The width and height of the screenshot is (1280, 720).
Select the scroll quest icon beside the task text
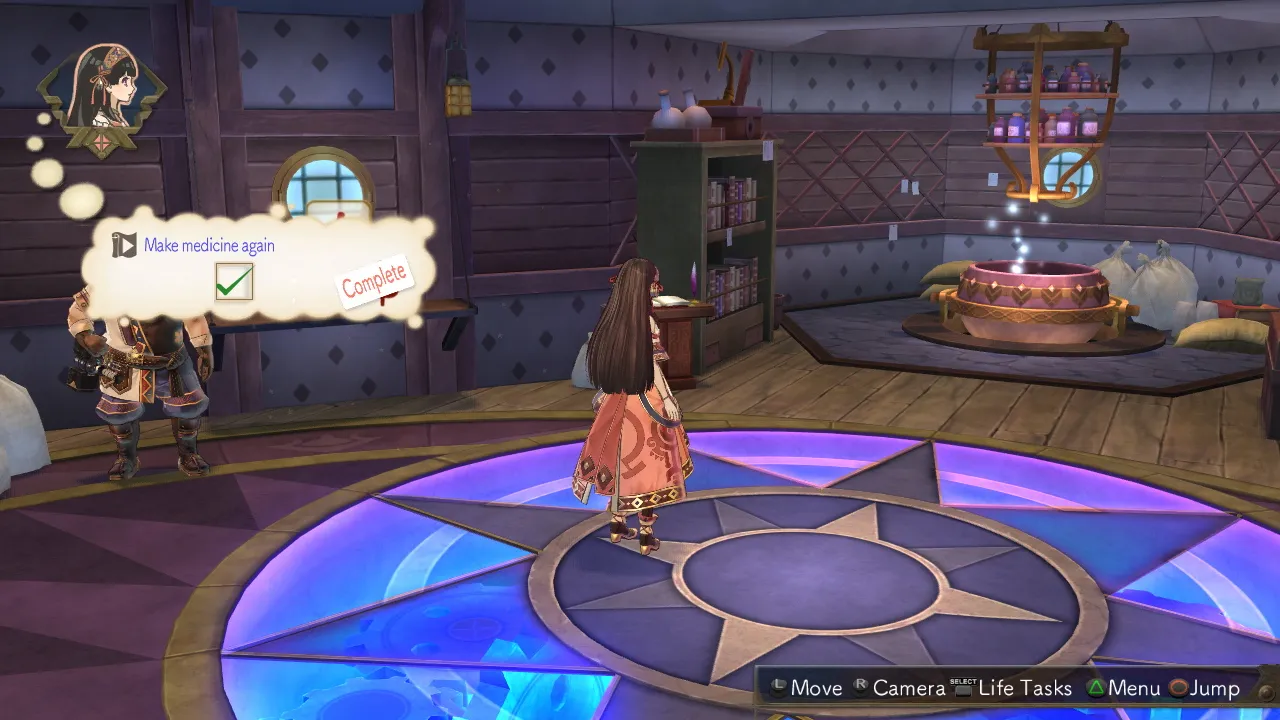pyautogui.click(x=124, y=243)
